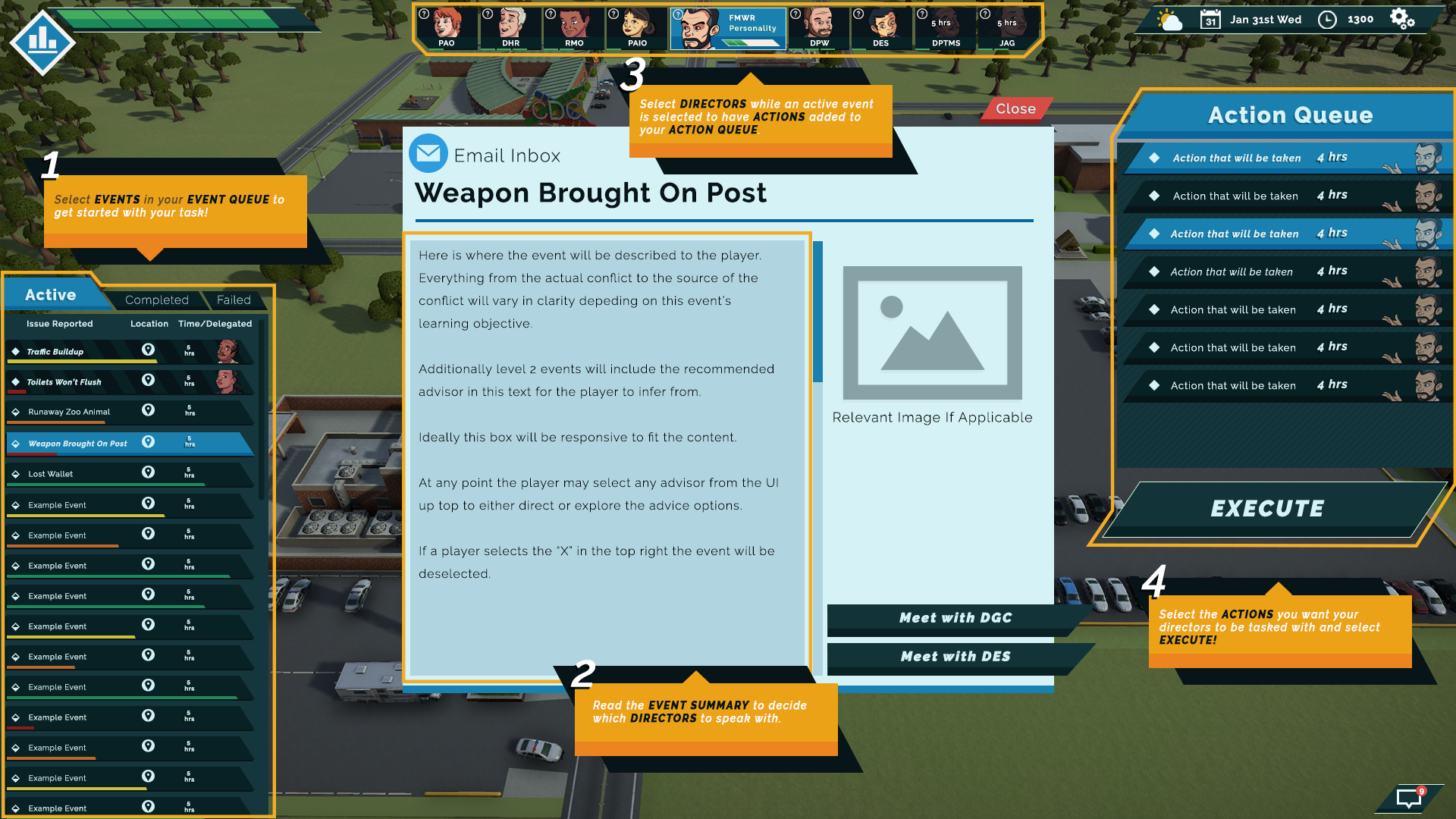
Task: Open the stats chart icon top-left
Action: tap(42, 42)
